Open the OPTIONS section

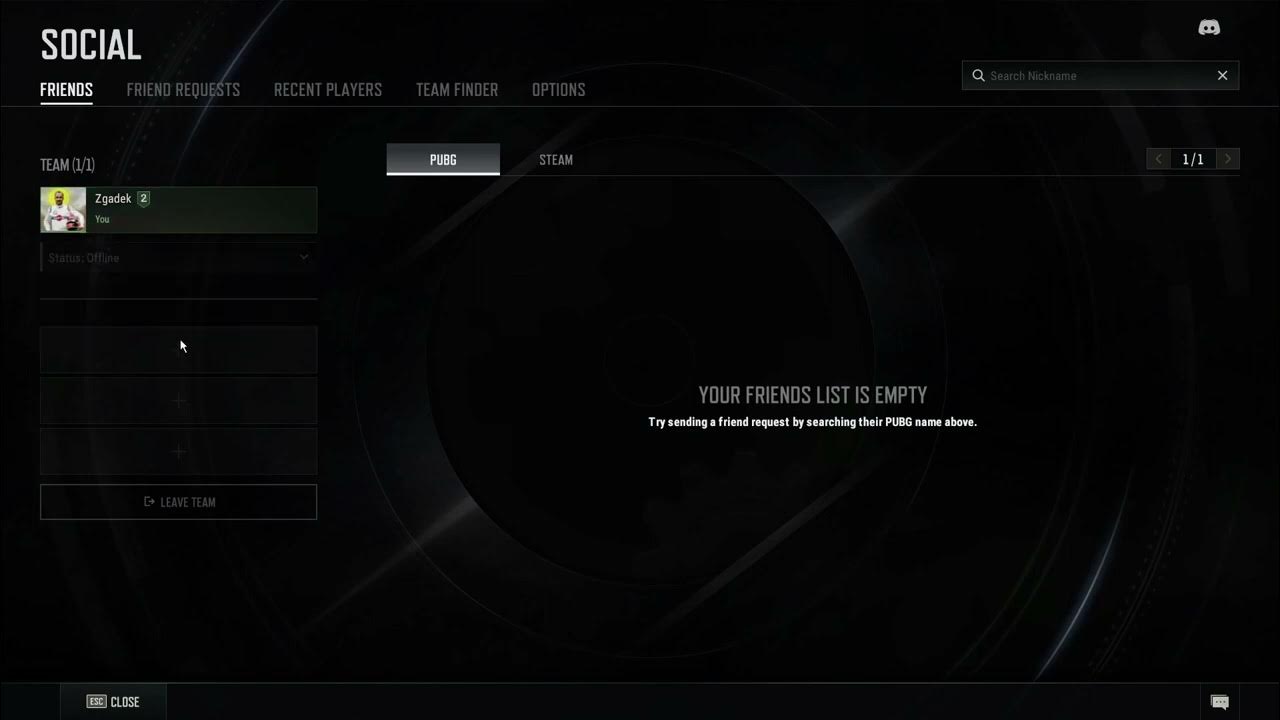pos(558,89)
